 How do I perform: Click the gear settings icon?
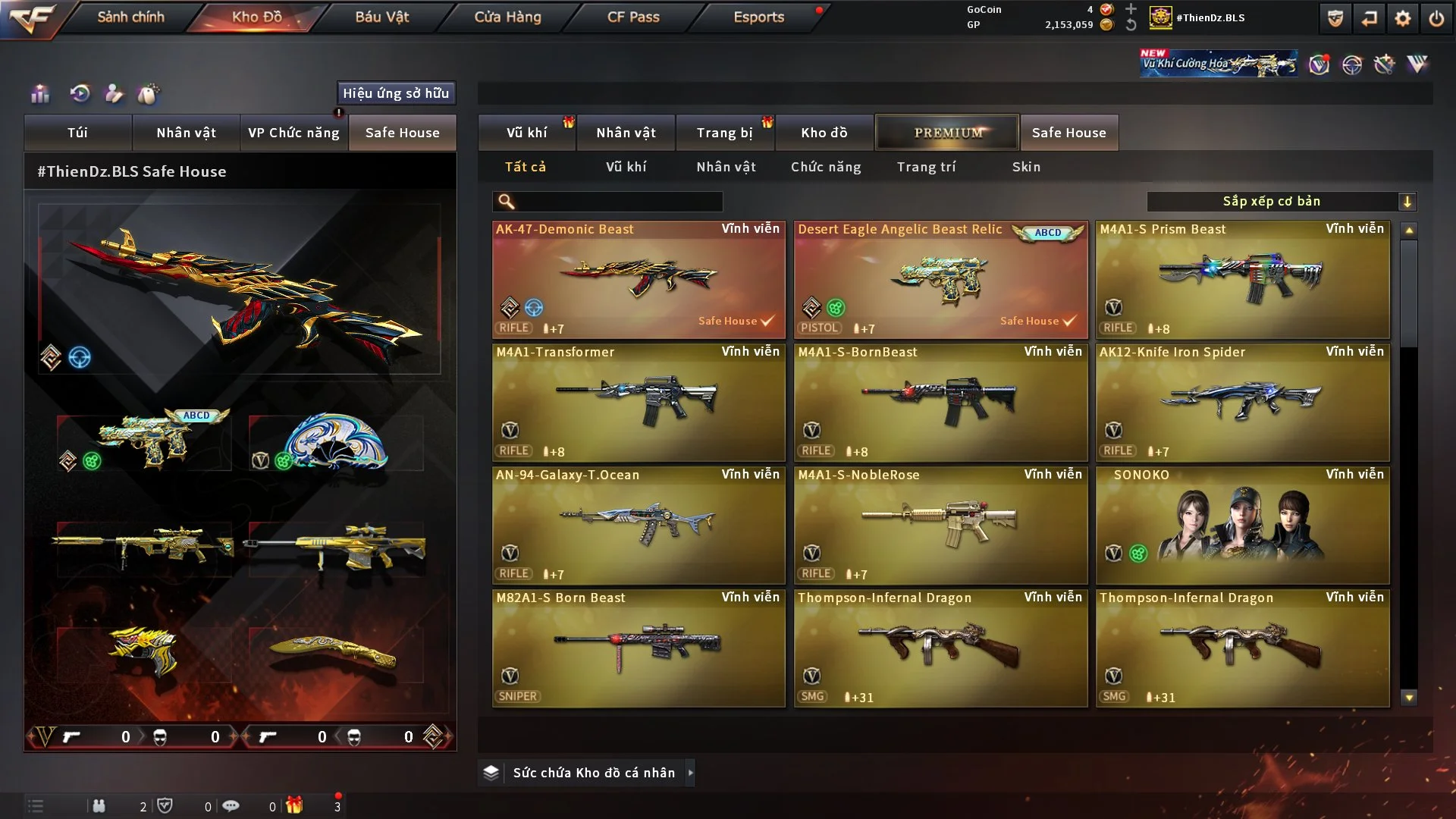click(x=1402, y=18)
